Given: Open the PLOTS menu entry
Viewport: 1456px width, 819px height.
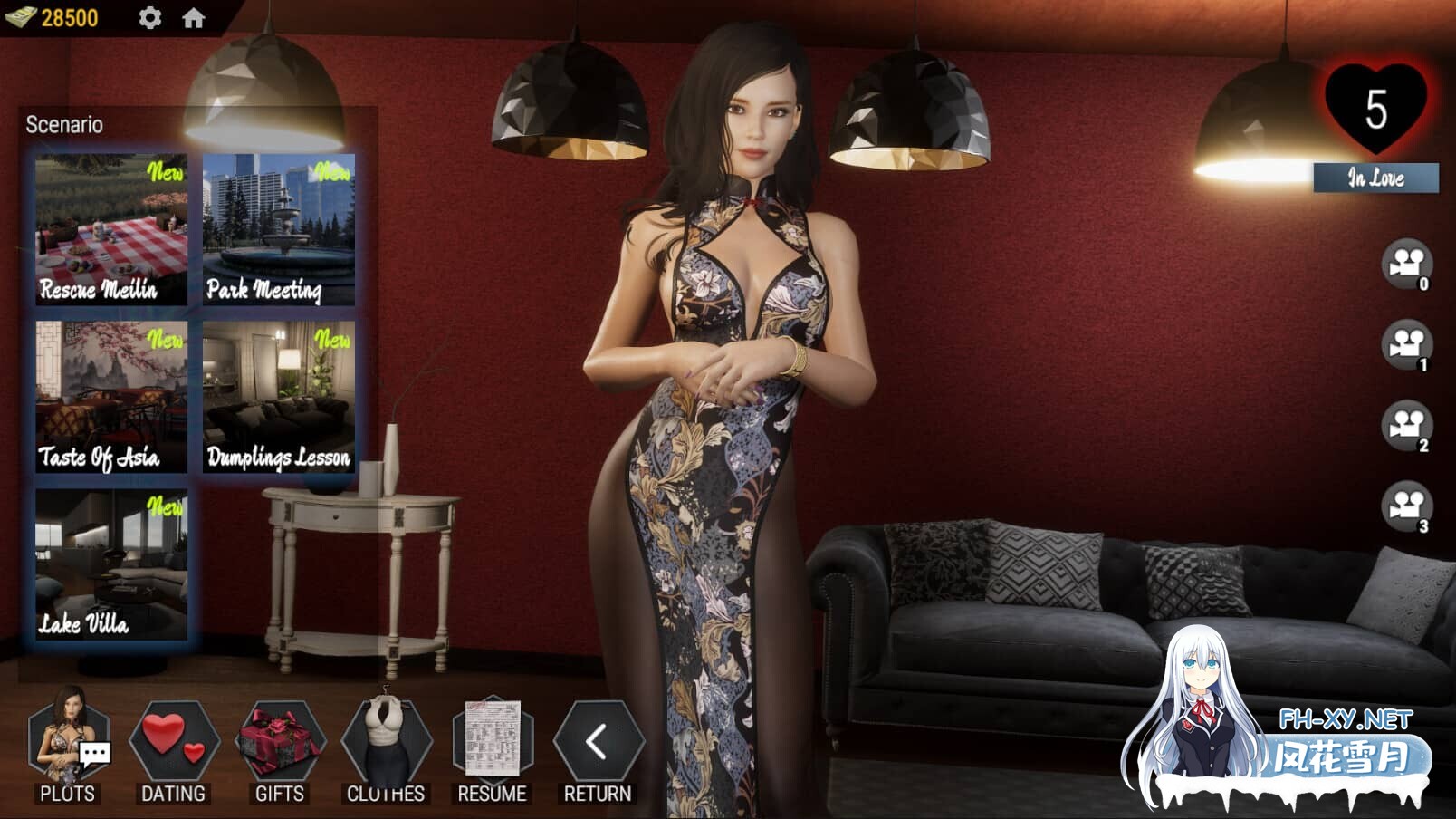Looking at the screenshot, I should (x=68, y=794).
